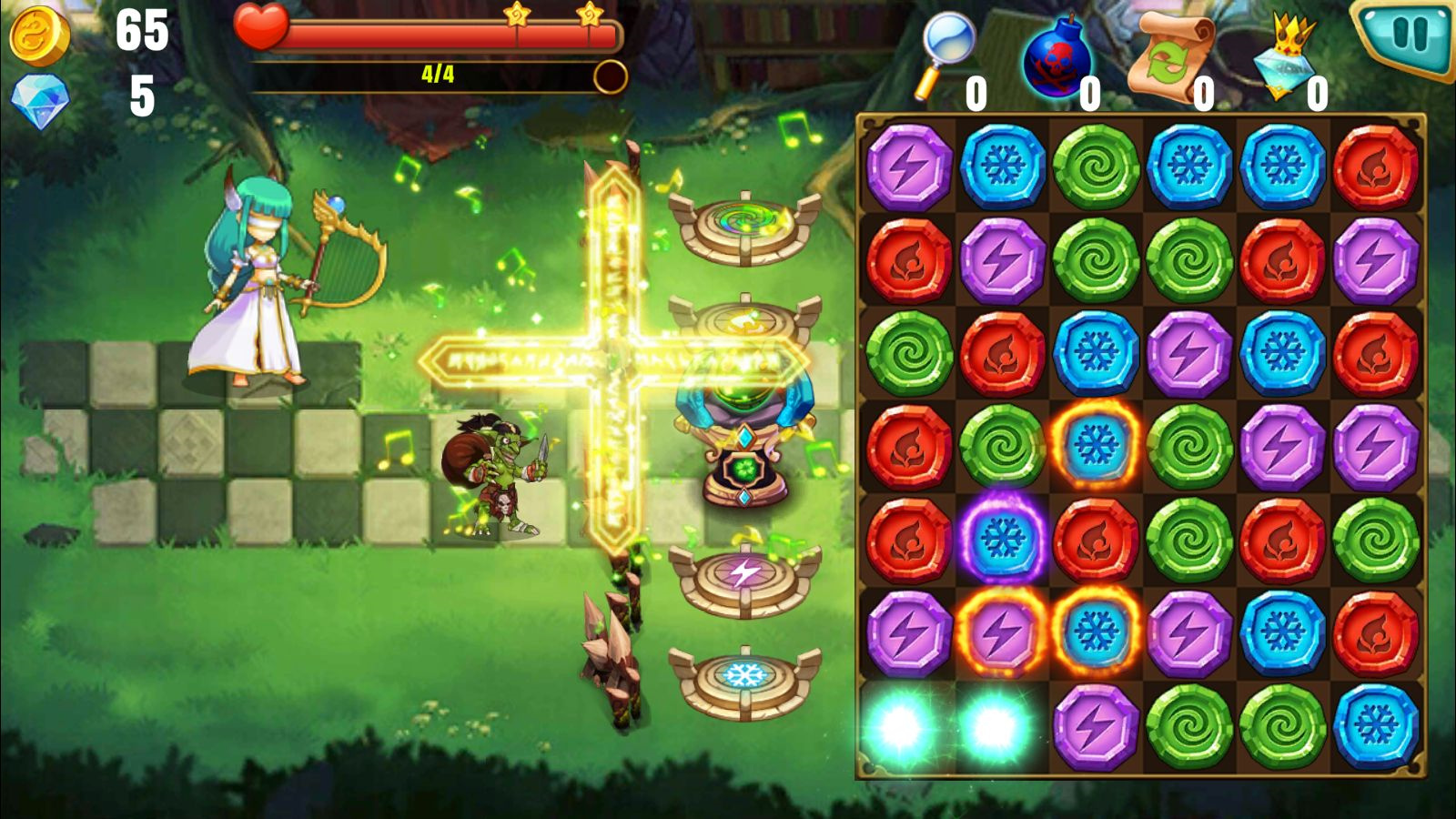This screenshot has width=1456, height=819.
Task: Click the gold coin currency icon
Action: pyautogui.click(x=41, y=36)
